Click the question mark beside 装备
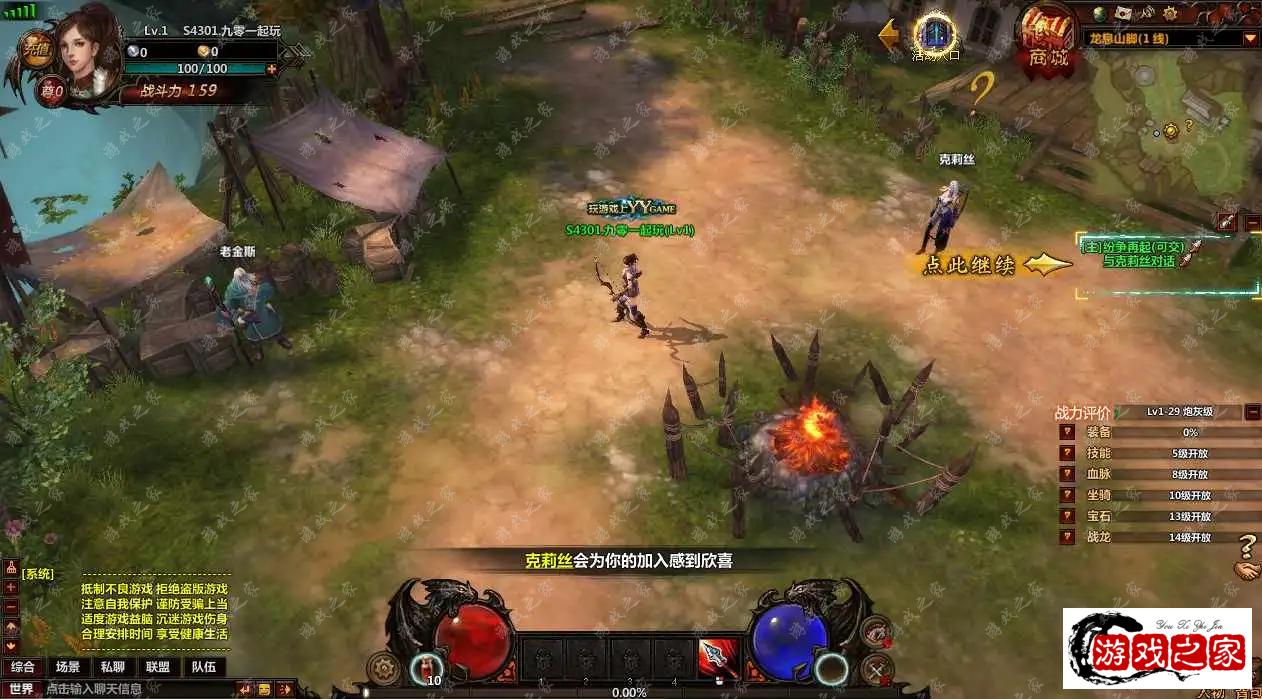1262x699 pixels. (1068, 433)
